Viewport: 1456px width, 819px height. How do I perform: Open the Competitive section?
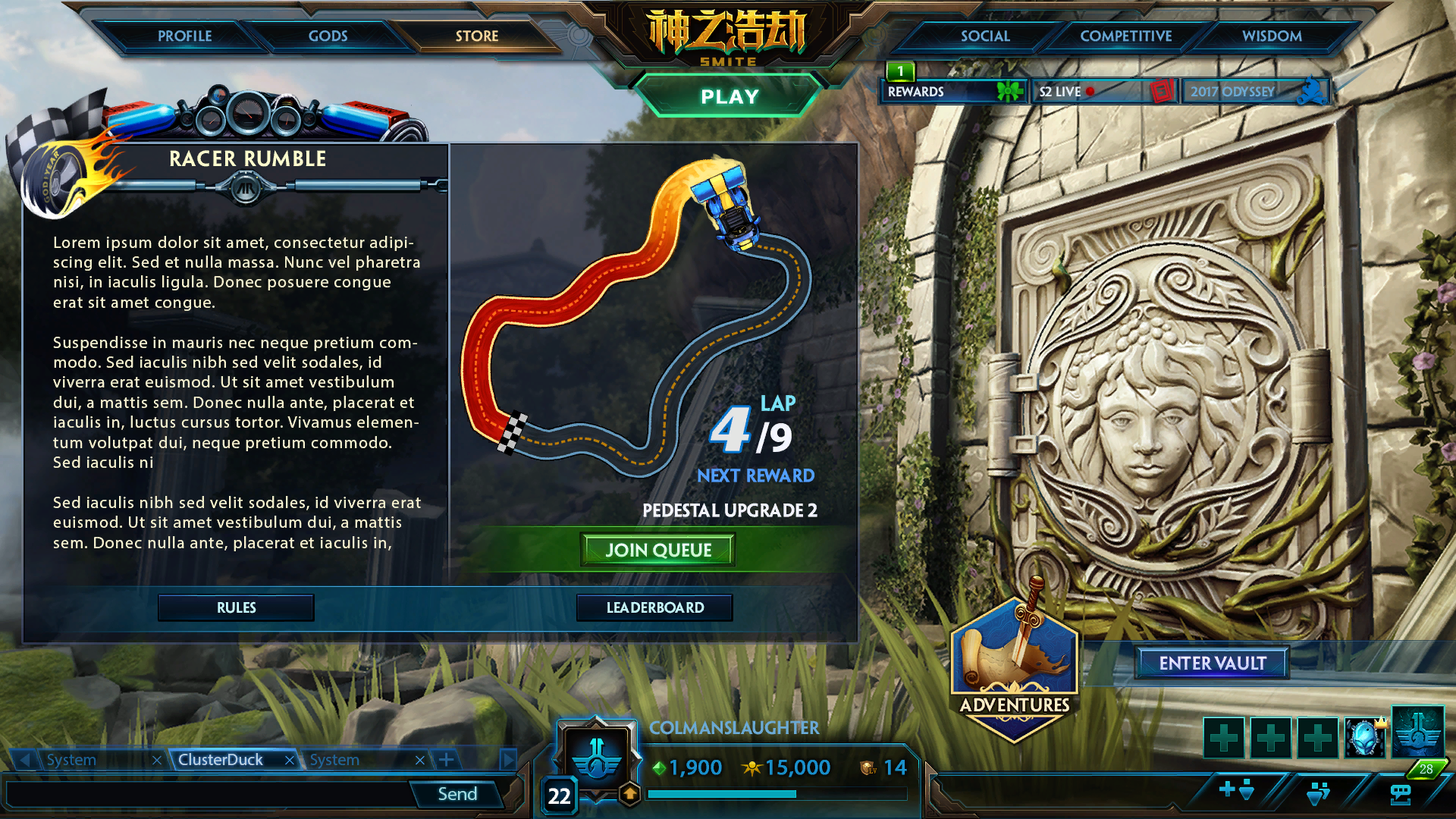1125,36
